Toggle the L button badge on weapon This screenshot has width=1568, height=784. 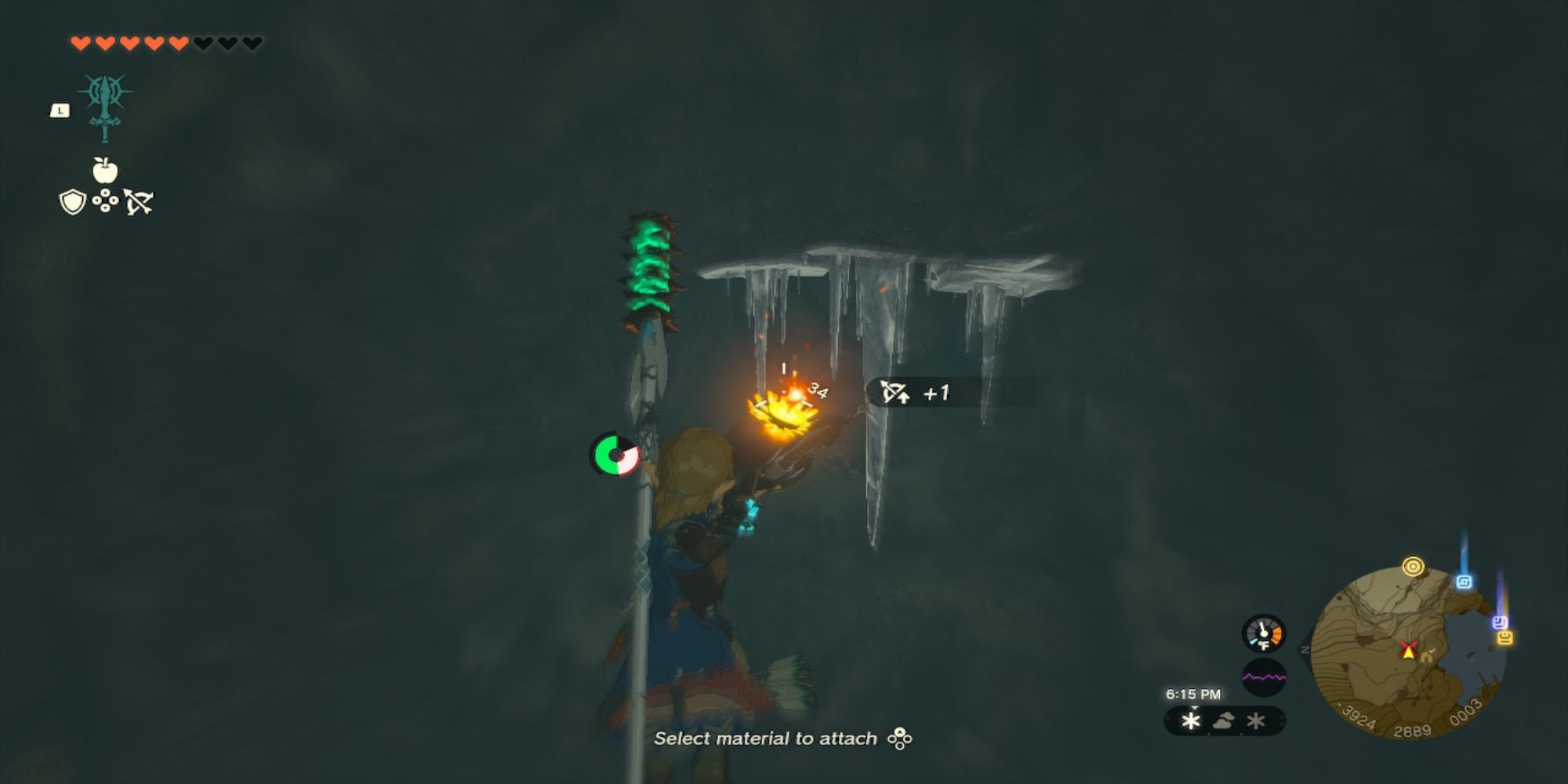coord(60,110)
